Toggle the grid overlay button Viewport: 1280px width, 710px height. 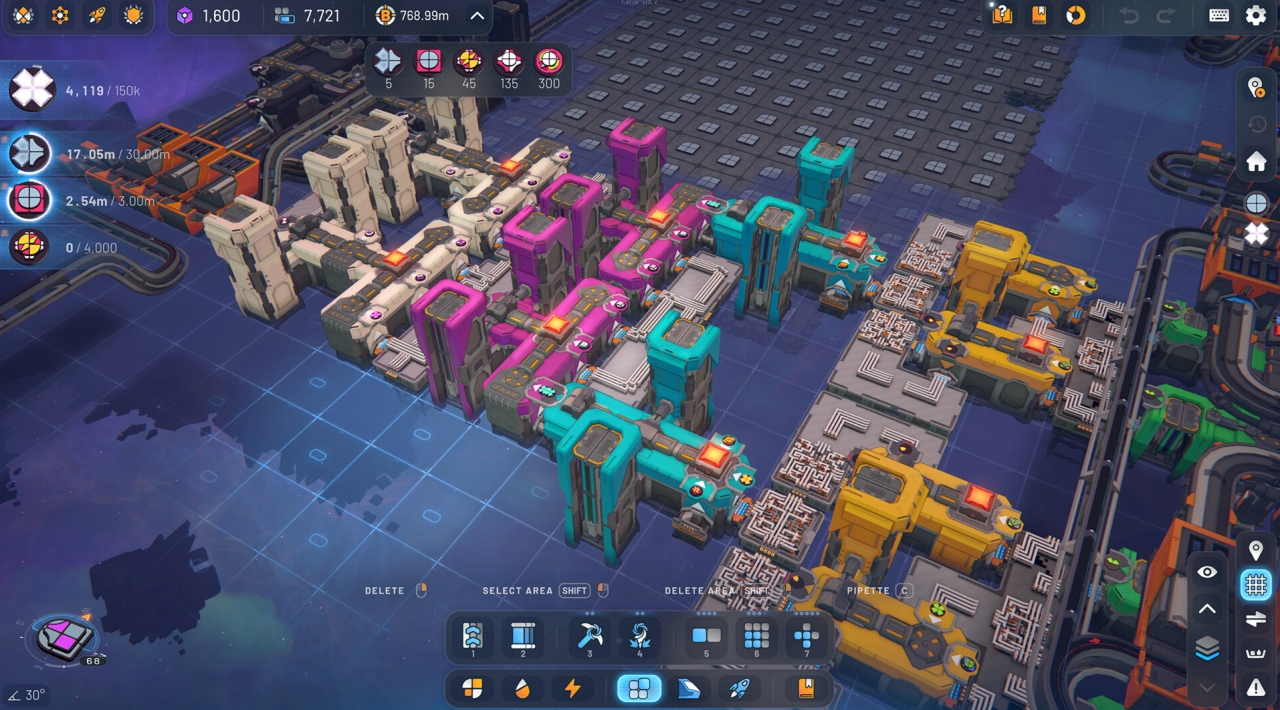pyautogui.click(x=1256, y=585)
